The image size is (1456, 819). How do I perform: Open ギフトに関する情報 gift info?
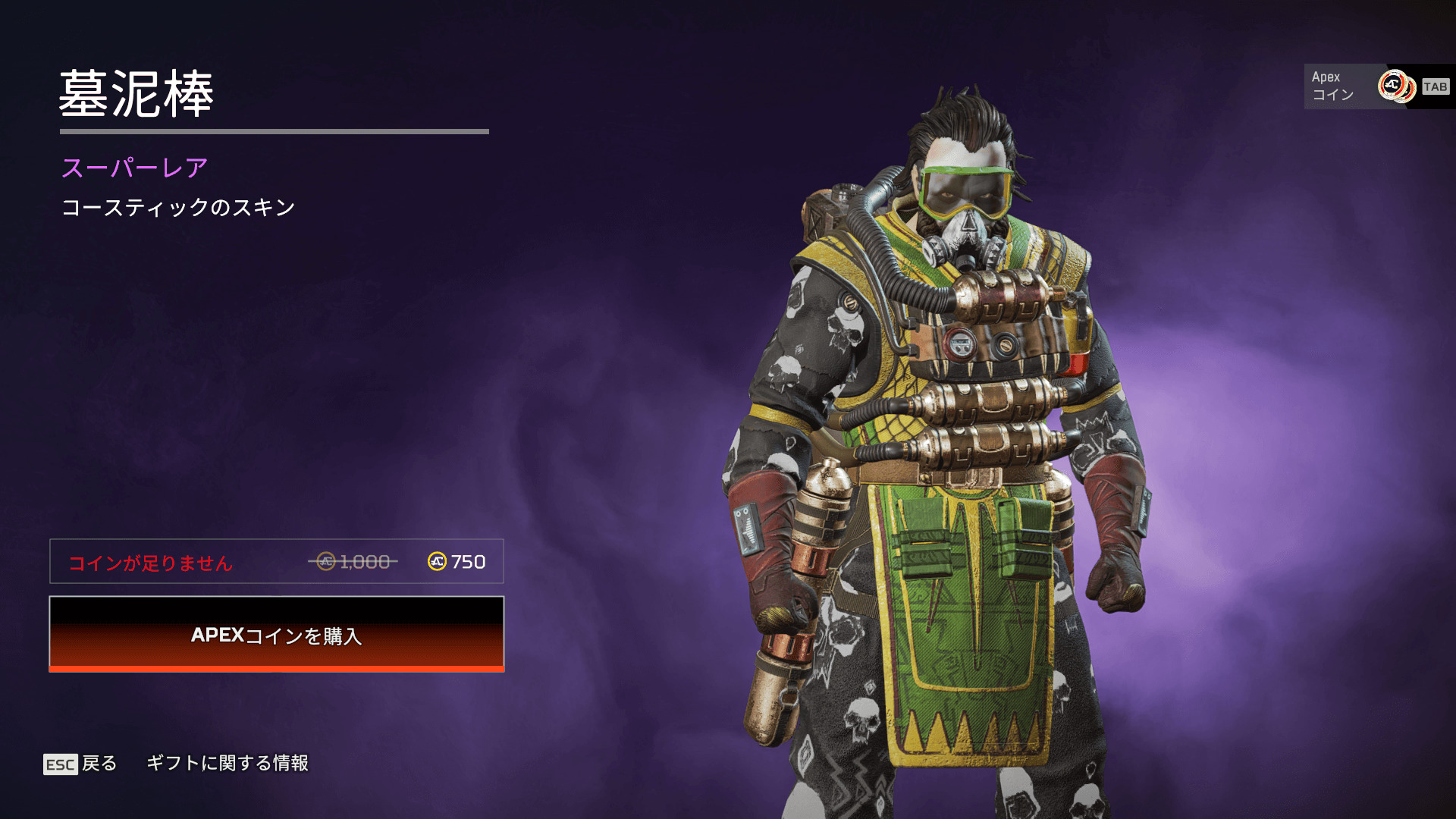pyautogui.click(x=227, y=763)
